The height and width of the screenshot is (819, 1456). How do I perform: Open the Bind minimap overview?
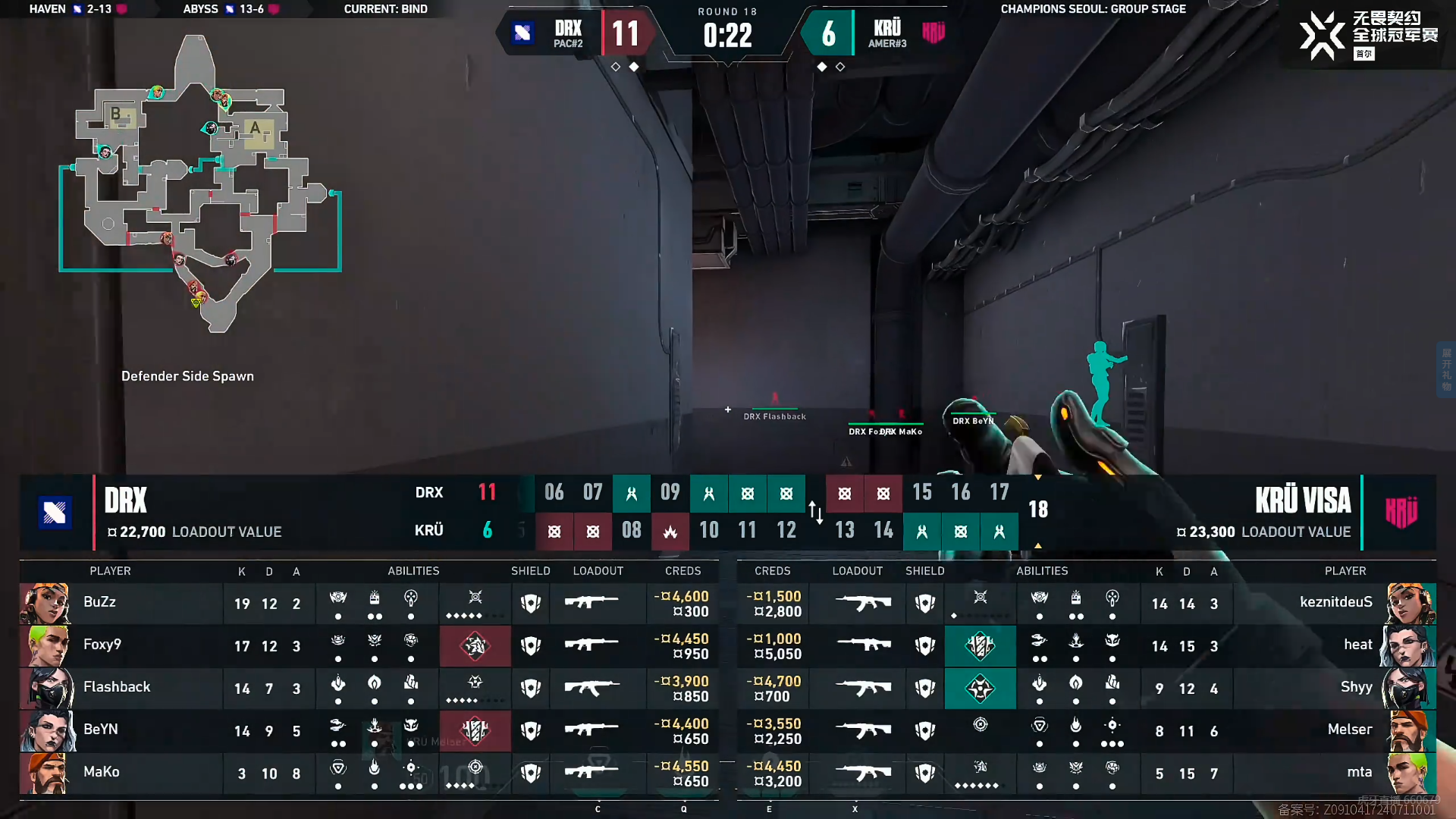201,186
